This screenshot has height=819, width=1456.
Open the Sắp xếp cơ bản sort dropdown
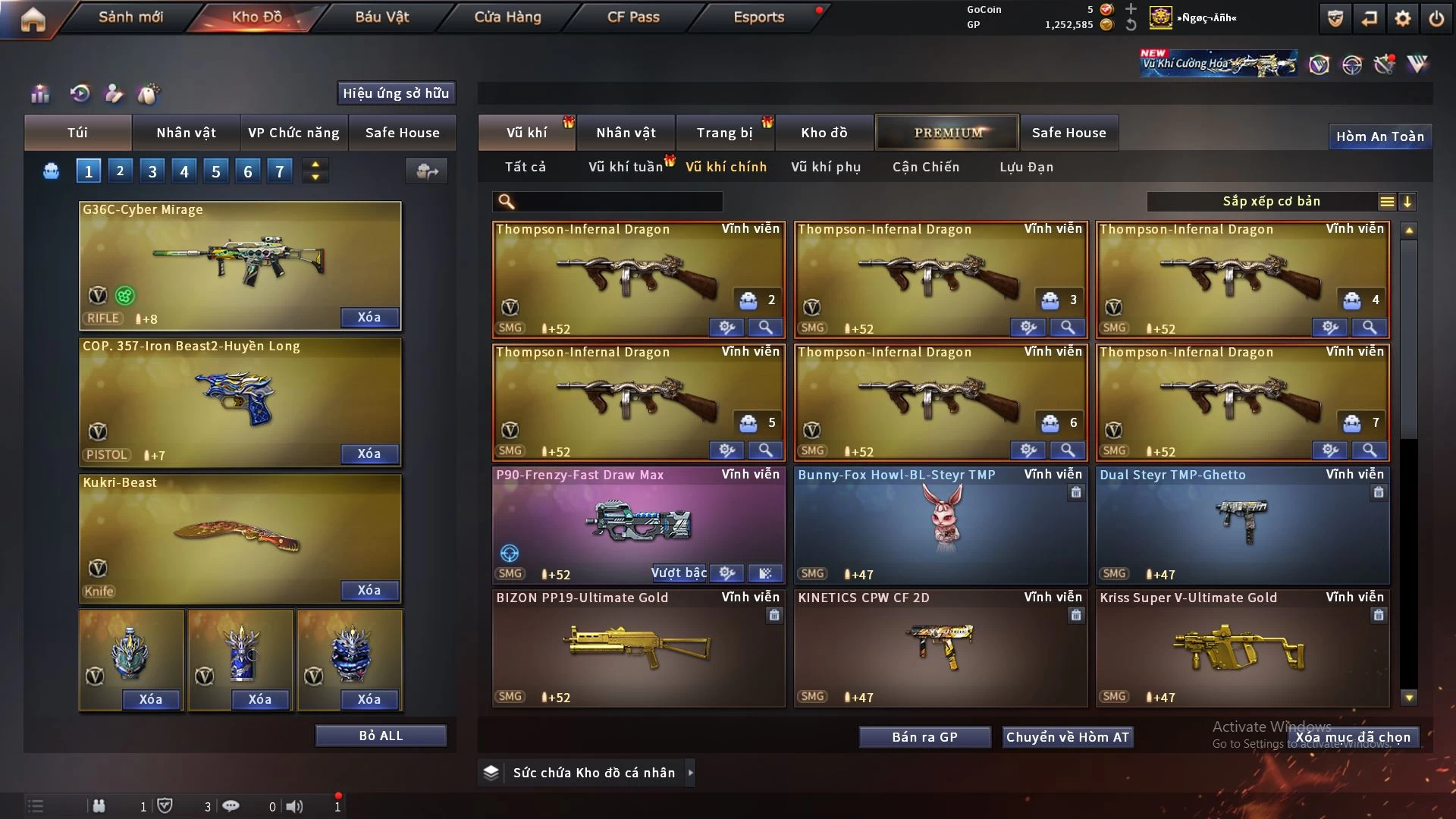click(1271, 202)
